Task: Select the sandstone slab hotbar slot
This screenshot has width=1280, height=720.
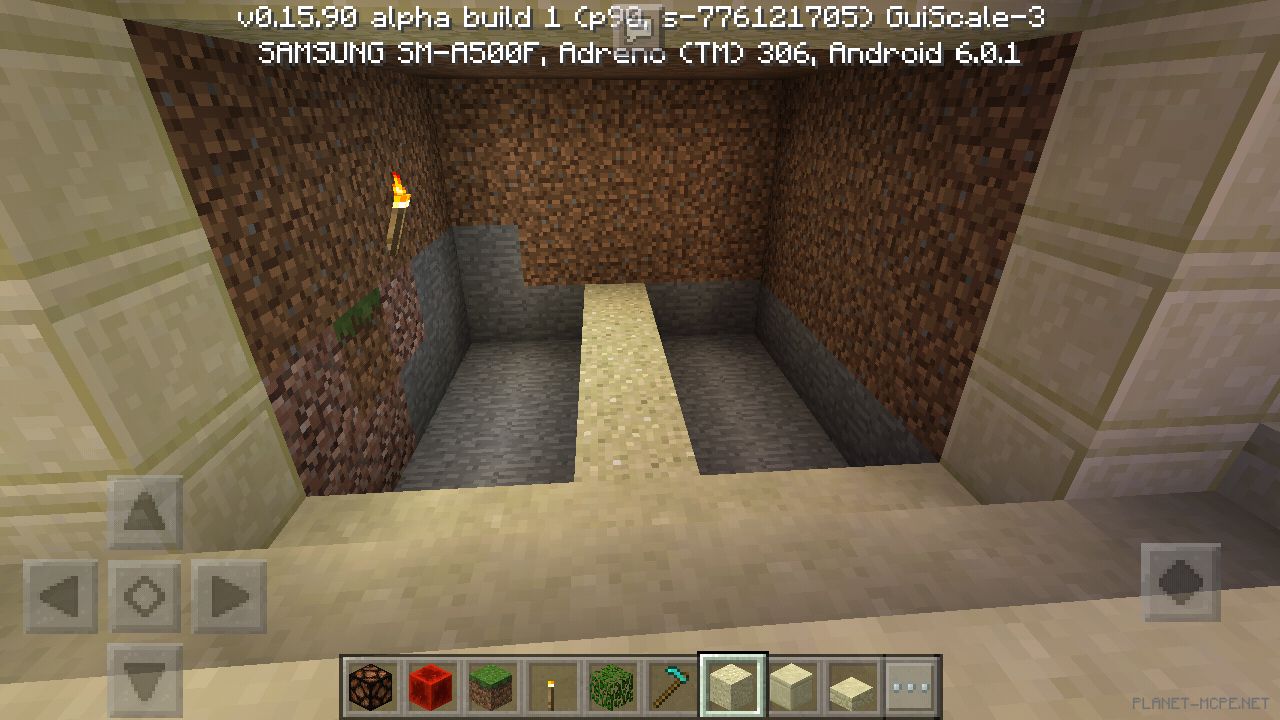Action: 851,687
